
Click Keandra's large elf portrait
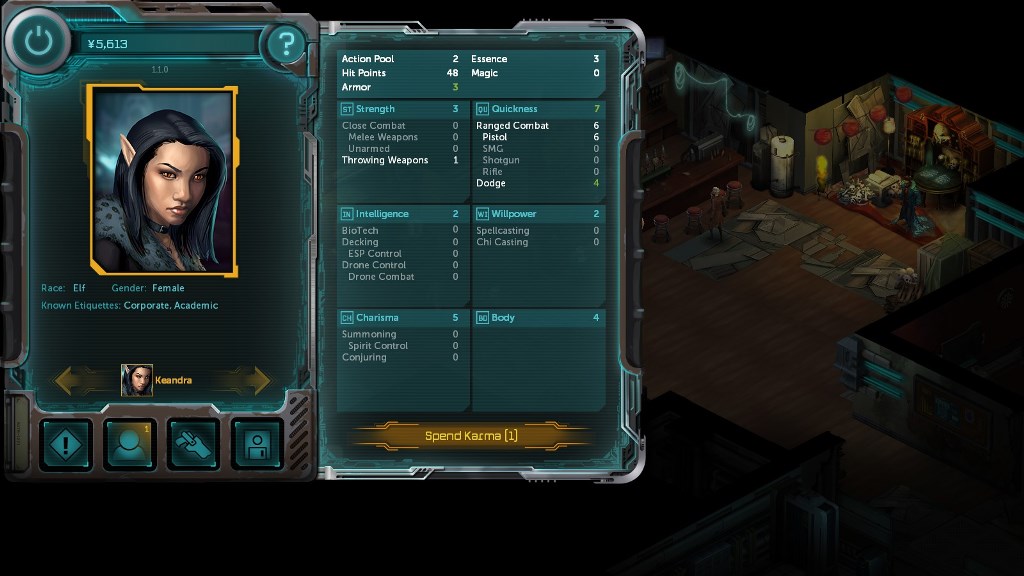click(x=164, y=180)
